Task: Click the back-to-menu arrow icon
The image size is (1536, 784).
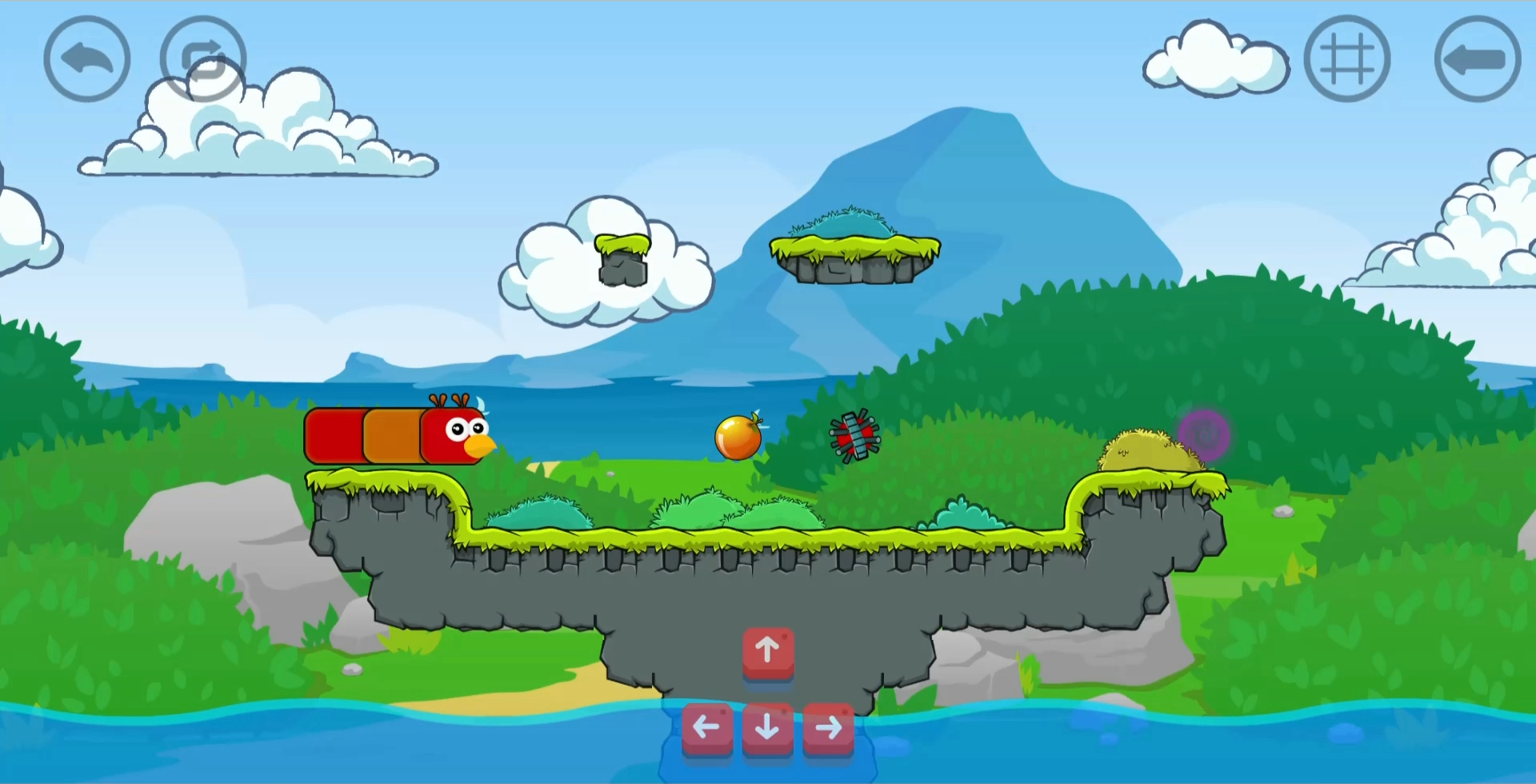Action: tap(1476, 58)
